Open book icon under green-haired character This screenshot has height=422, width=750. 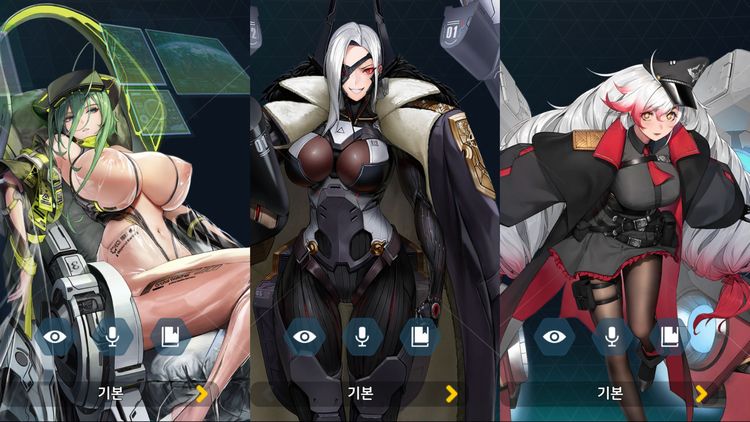168,337
